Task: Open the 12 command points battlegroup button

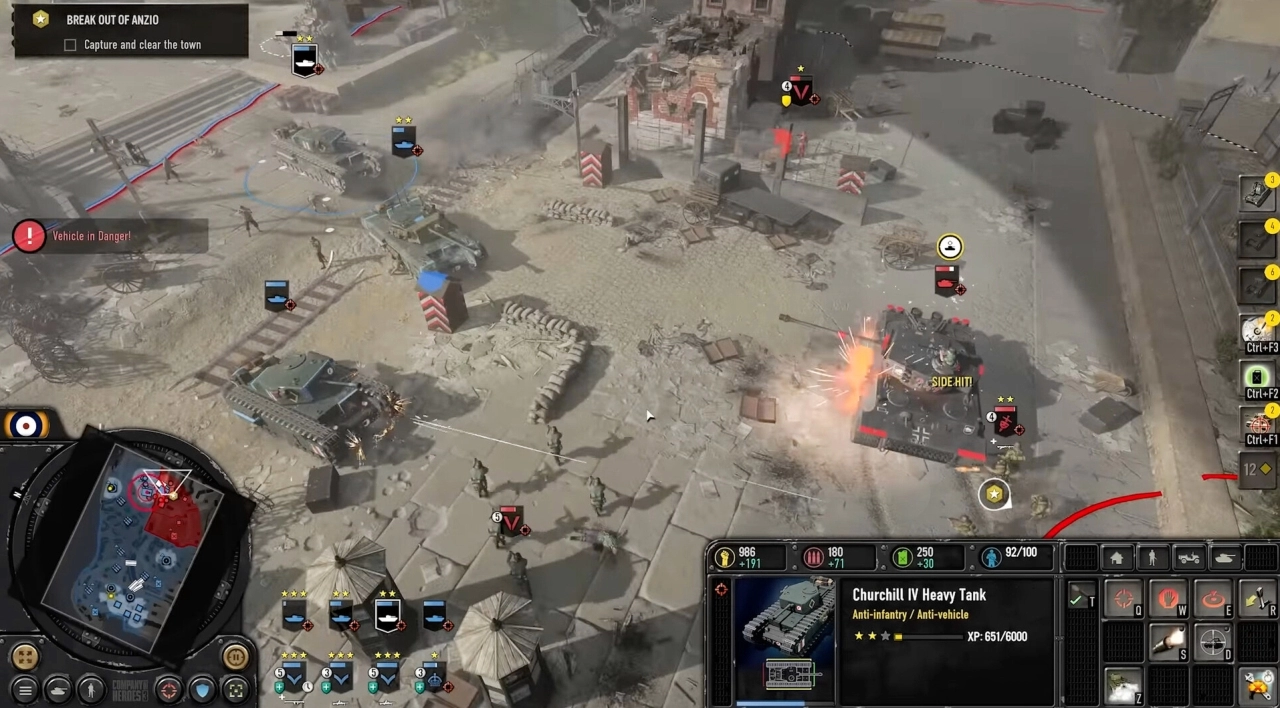Action: (1256, 469)
